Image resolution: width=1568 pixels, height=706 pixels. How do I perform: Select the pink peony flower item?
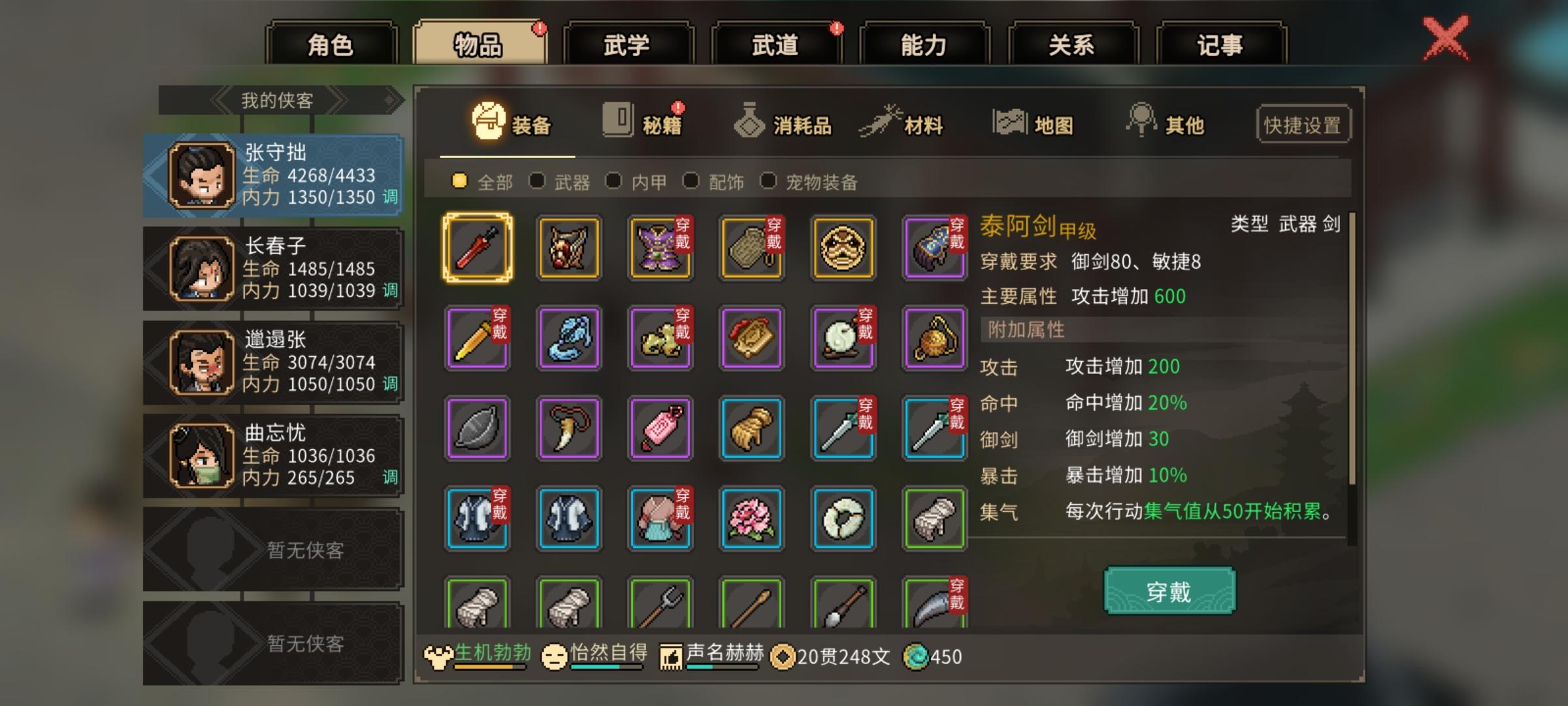[751, 521]
